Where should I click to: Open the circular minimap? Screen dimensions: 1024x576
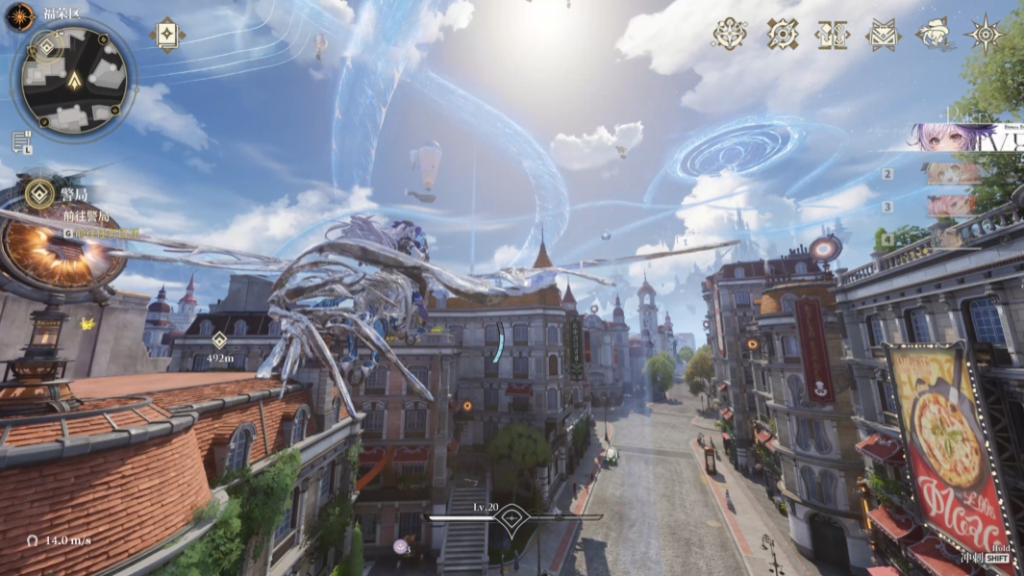click(x=75, y=80)
